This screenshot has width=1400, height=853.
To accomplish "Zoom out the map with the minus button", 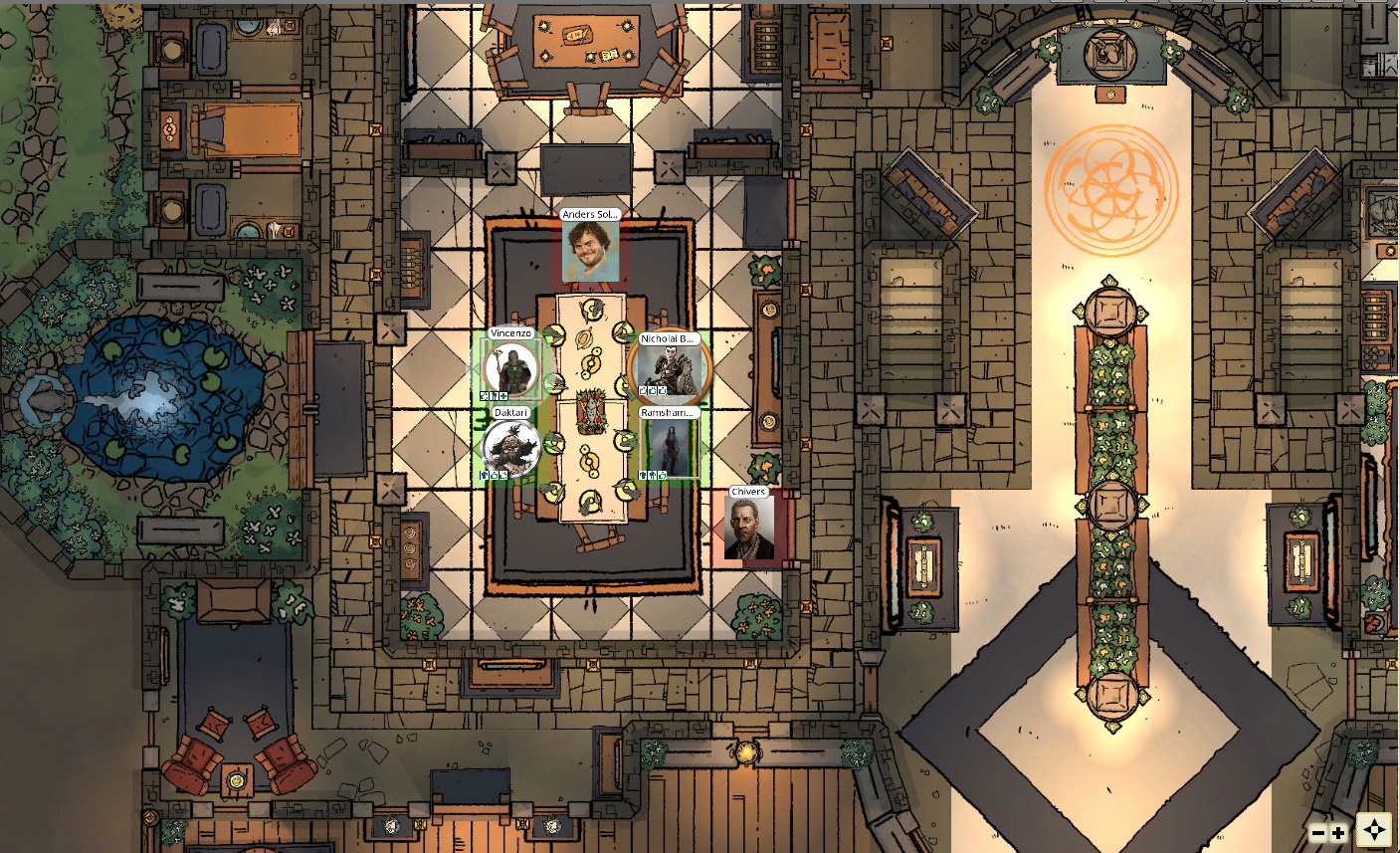I will pos(1318,833).
